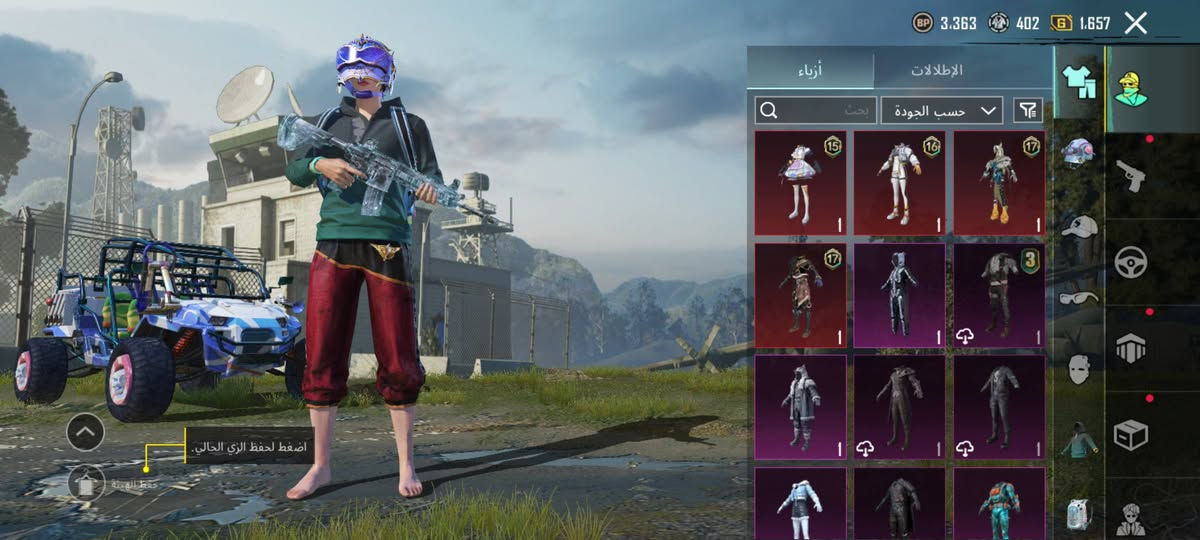The image size is (1200, 540).
Task: Pick the outfit with green badge 3
Action: pos(998,295)
